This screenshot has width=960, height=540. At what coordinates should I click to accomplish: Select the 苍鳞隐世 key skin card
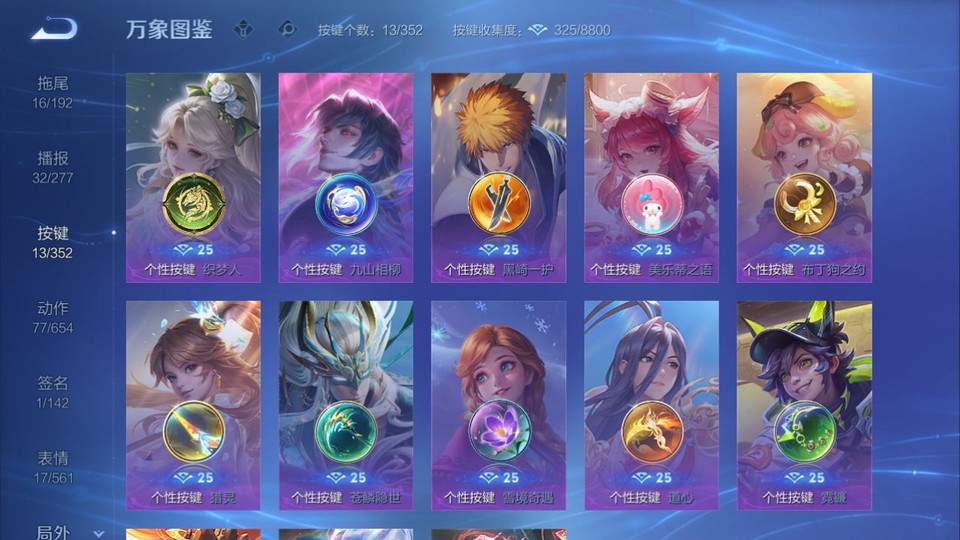(346, 405)
